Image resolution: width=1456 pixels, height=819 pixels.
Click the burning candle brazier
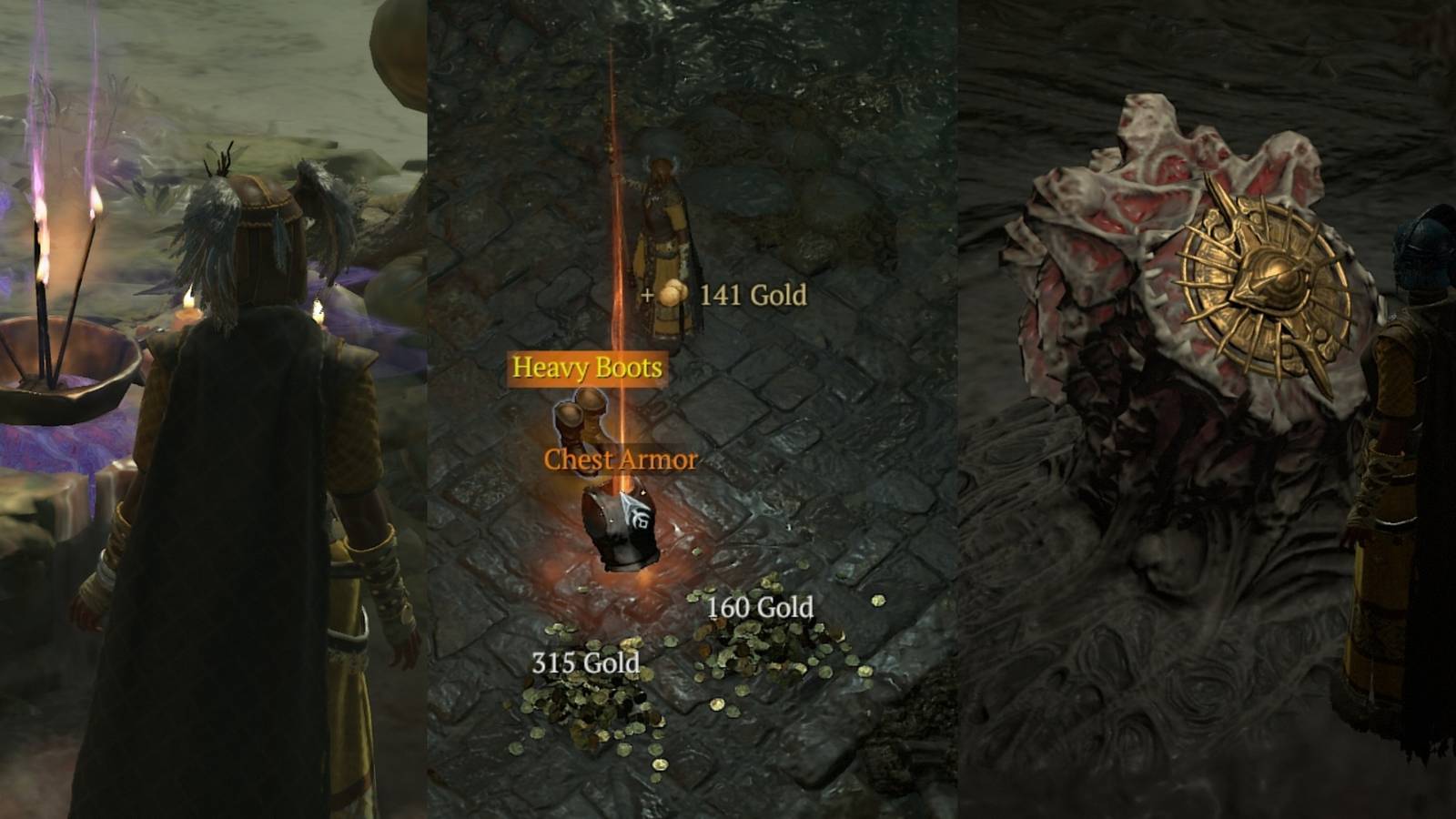click(68, 355)
